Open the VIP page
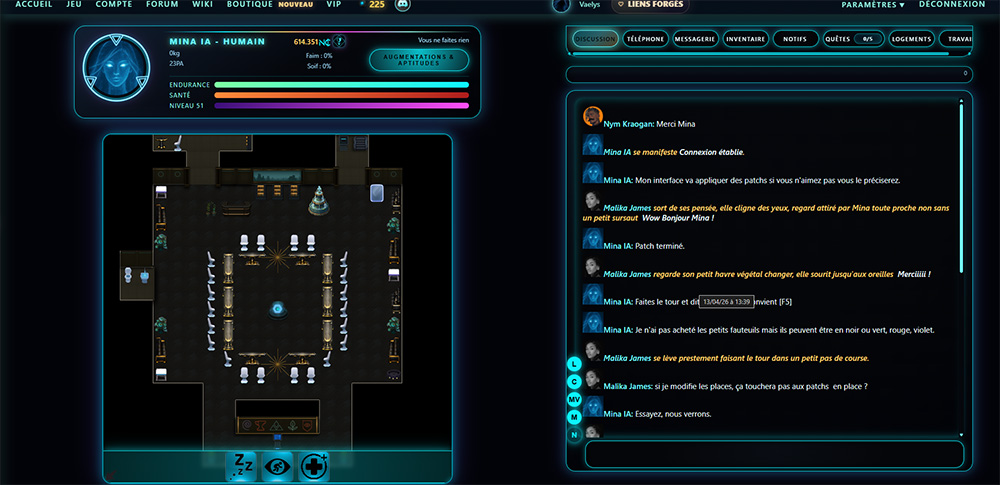1000x485 pixels. [334, 5]
